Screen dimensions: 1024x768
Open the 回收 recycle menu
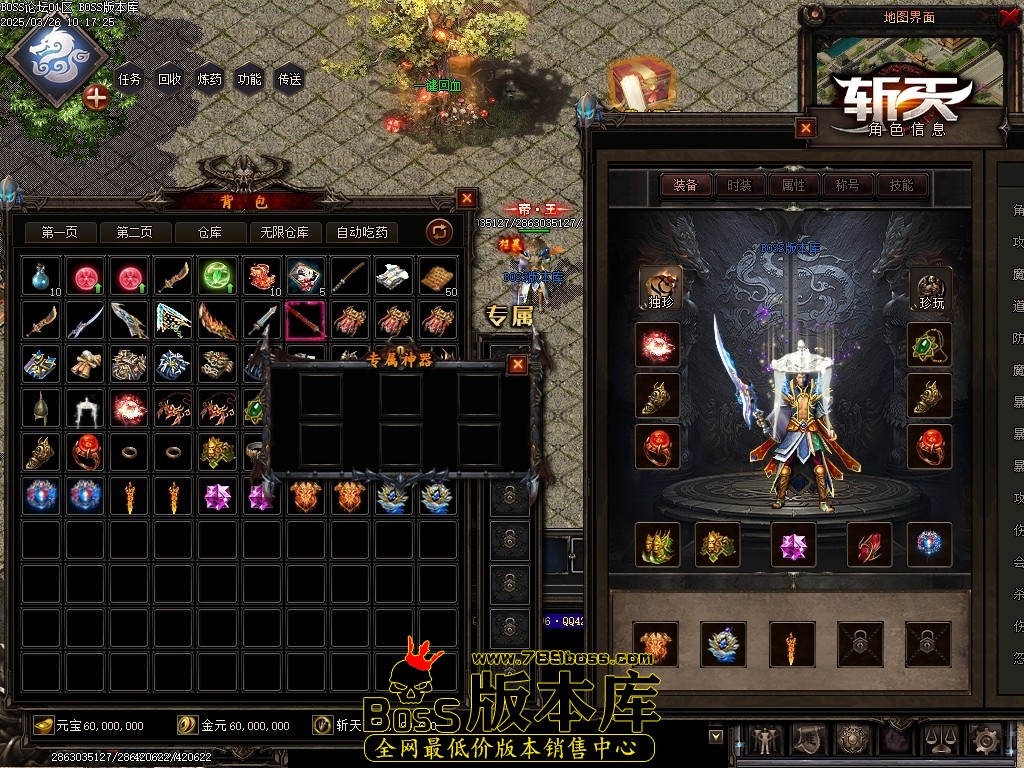point(170,79)
